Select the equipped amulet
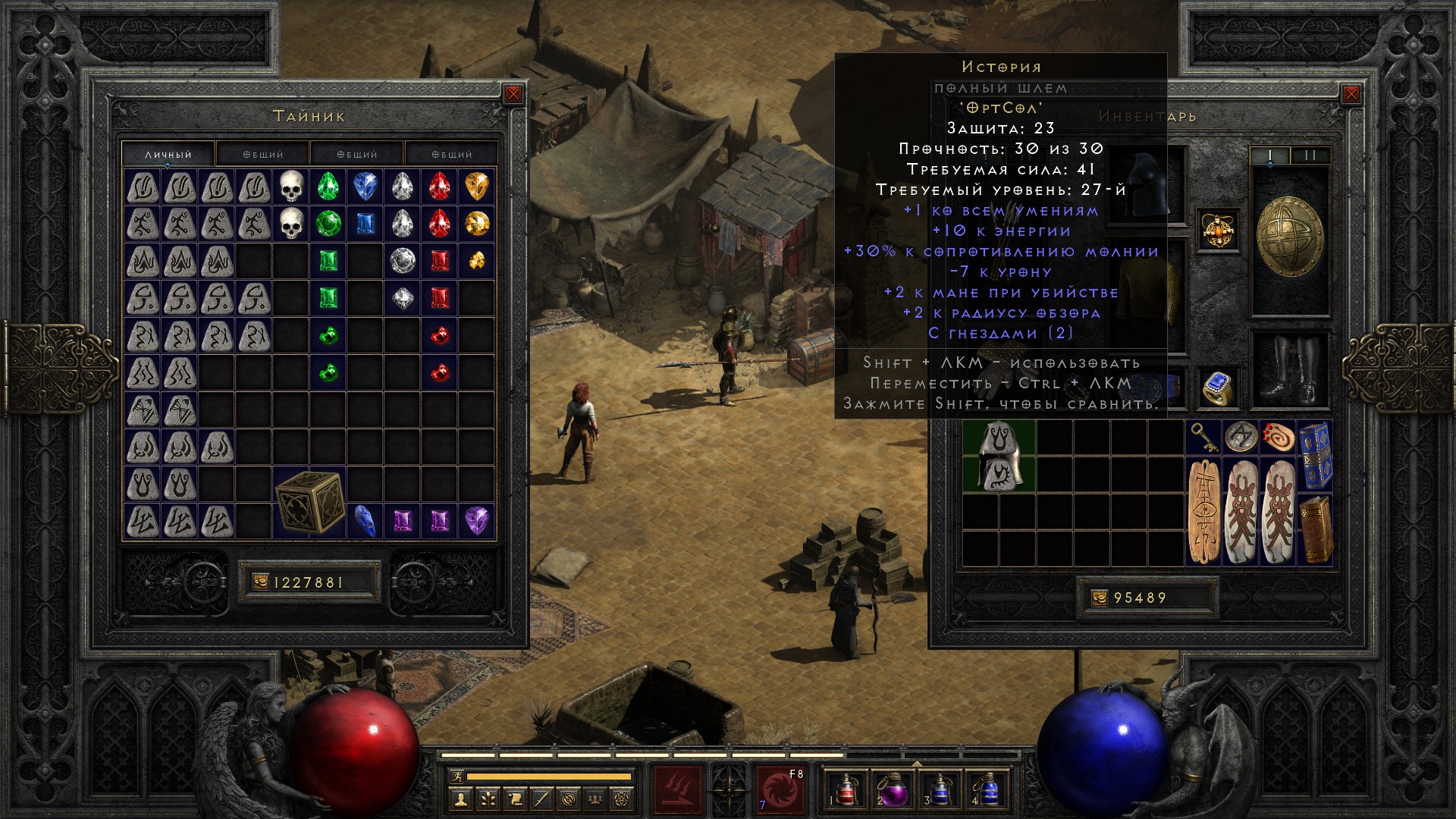The height and width of the screenshot is (819, 1456). point(1219,231)
